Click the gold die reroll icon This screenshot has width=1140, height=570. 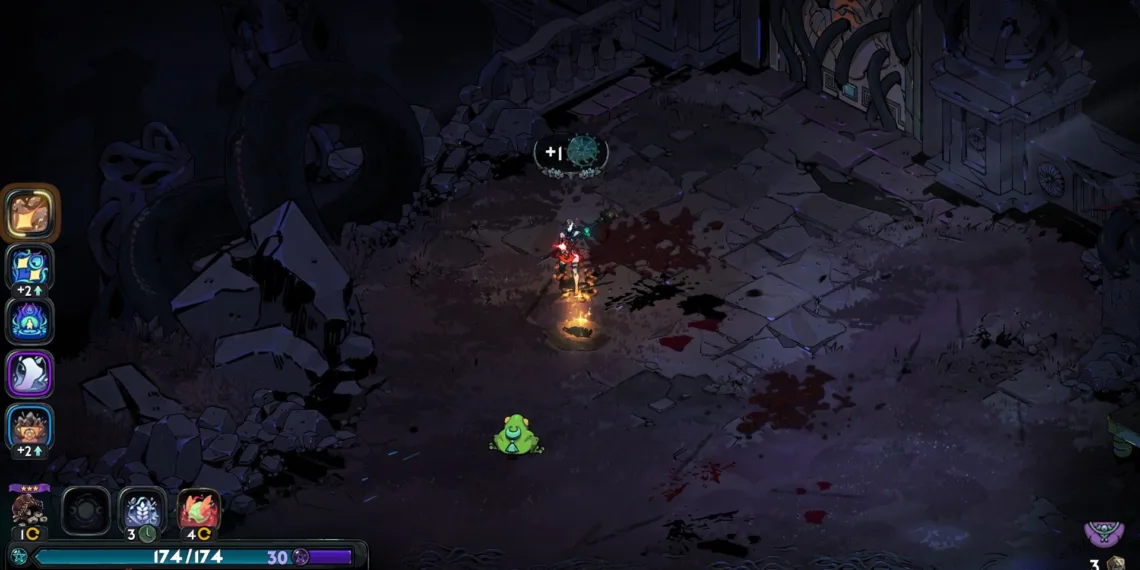pyautogui.click(x=1116, y=563)
